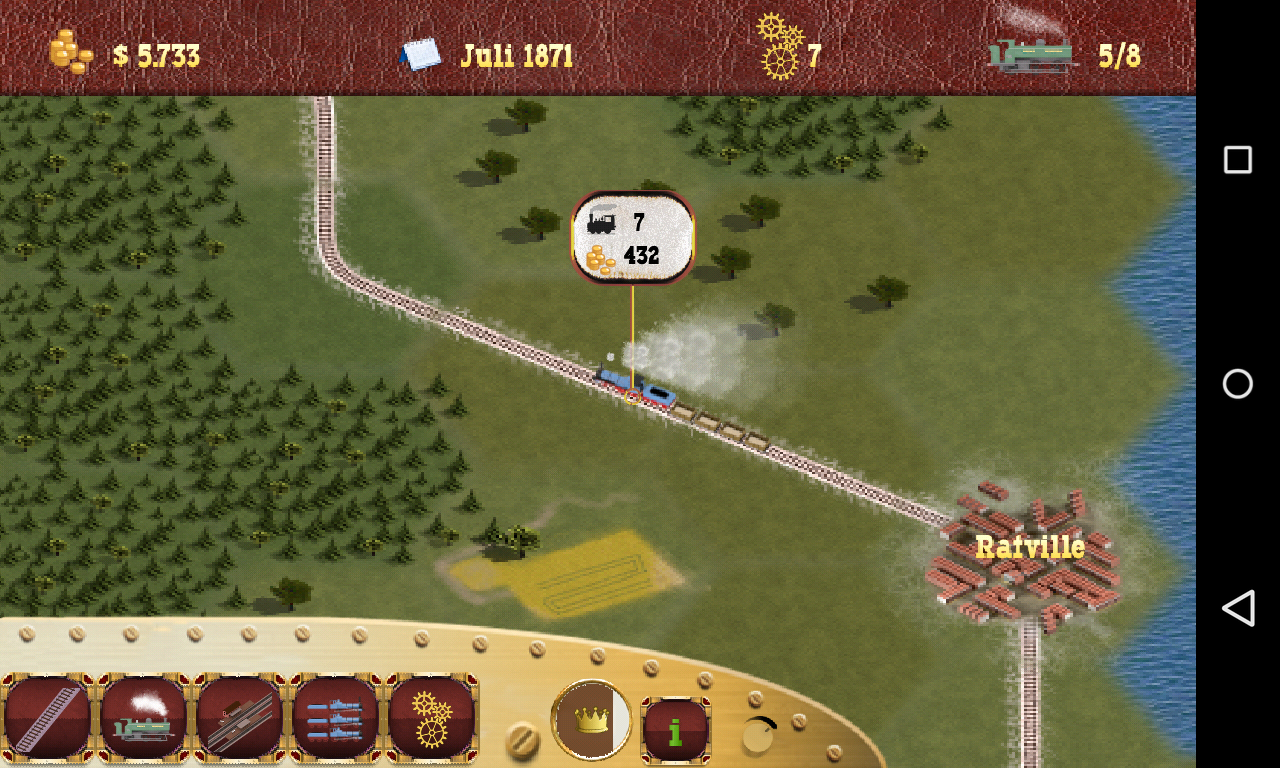Open the gears settings menu
Image resolution: width=1280 pixels, height=768 pixels.
point(431,718)
